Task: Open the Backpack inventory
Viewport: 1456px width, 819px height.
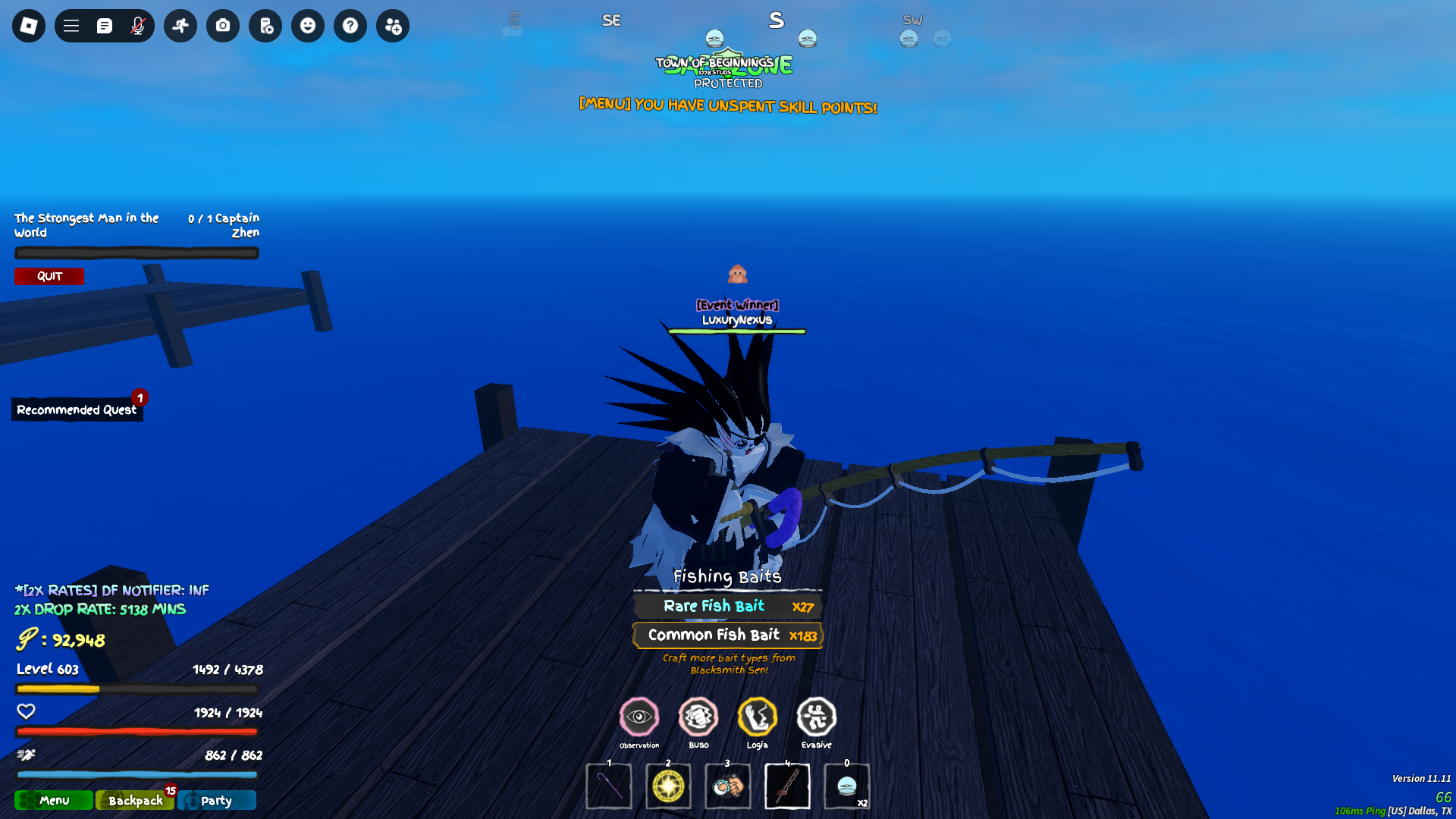Action: click(x=135, y=800)
